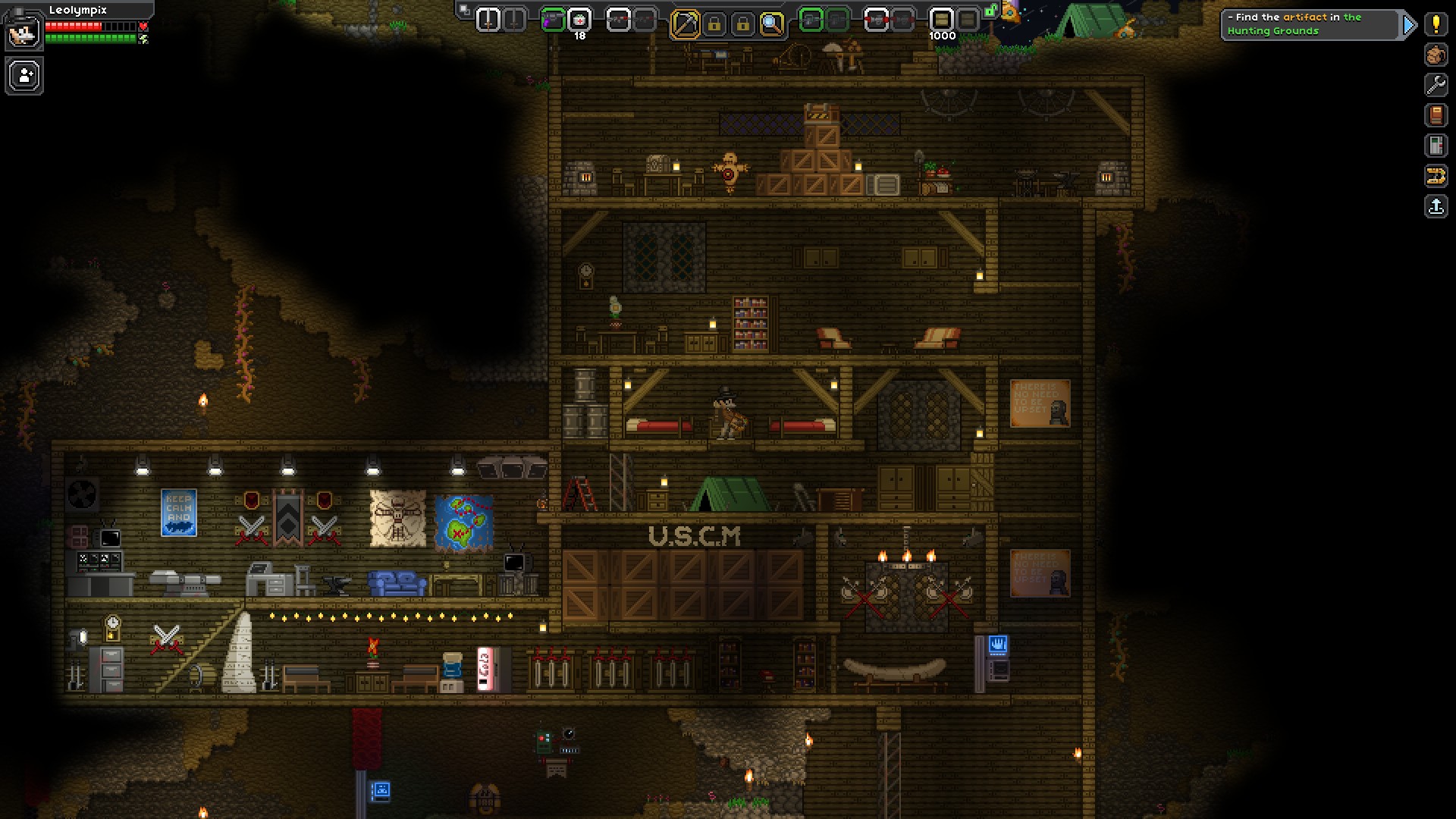Viewport: 1456px width, 819px height.
Task: Beam up using the upward arrow icon
Action: pyautogui.click(x=1436, y=206)
